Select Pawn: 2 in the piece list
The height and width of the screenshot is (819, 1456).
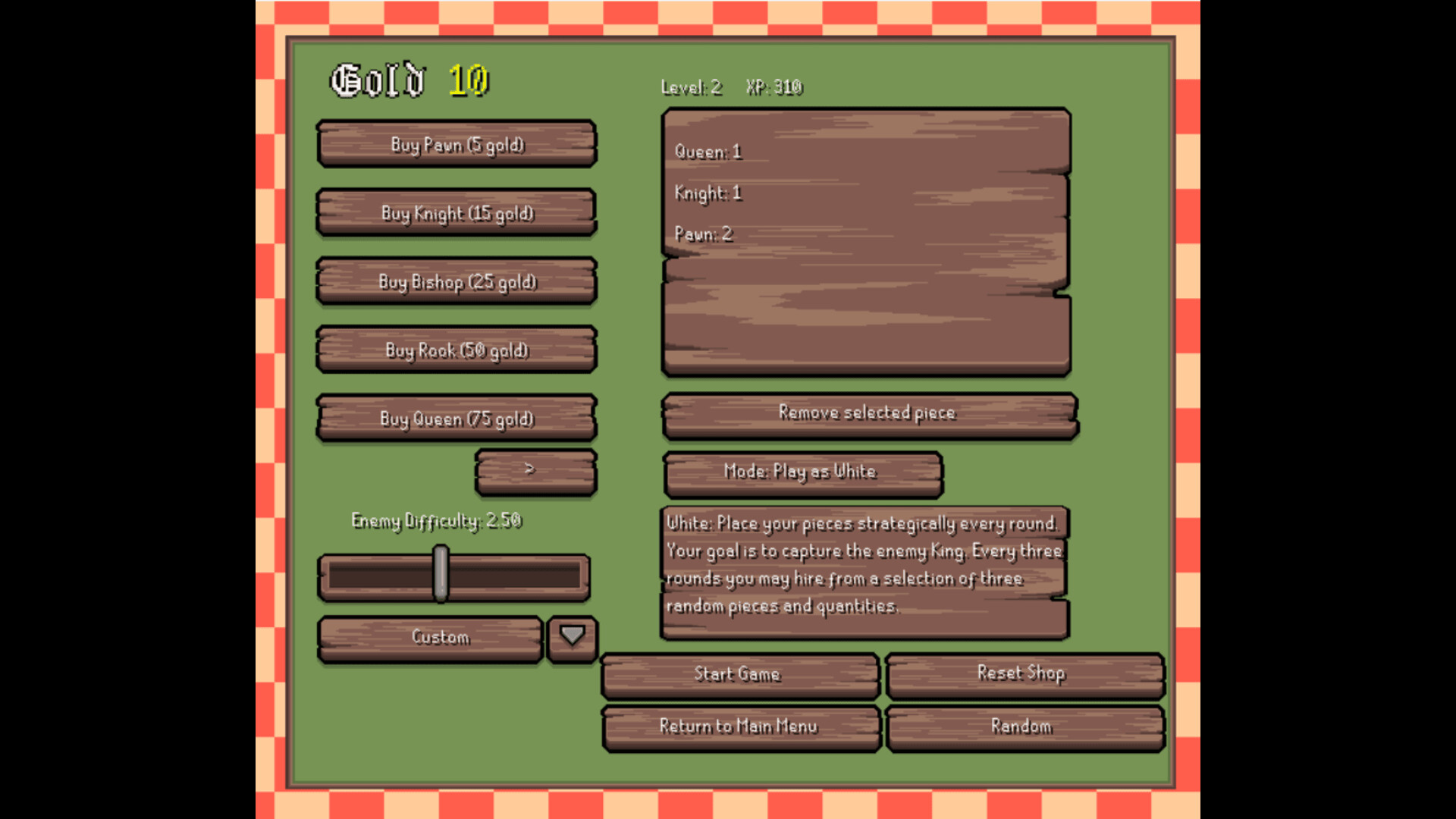702,234
